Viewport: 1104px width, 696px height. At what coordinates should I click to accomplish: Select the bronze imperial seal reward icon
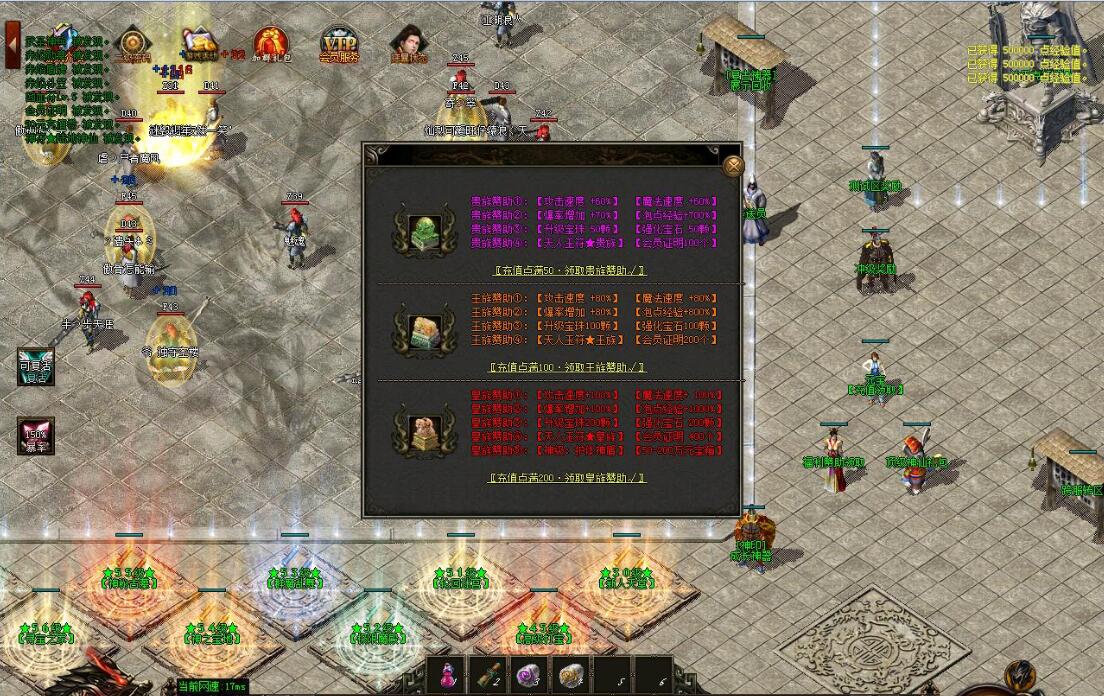(x=412, y=427)
